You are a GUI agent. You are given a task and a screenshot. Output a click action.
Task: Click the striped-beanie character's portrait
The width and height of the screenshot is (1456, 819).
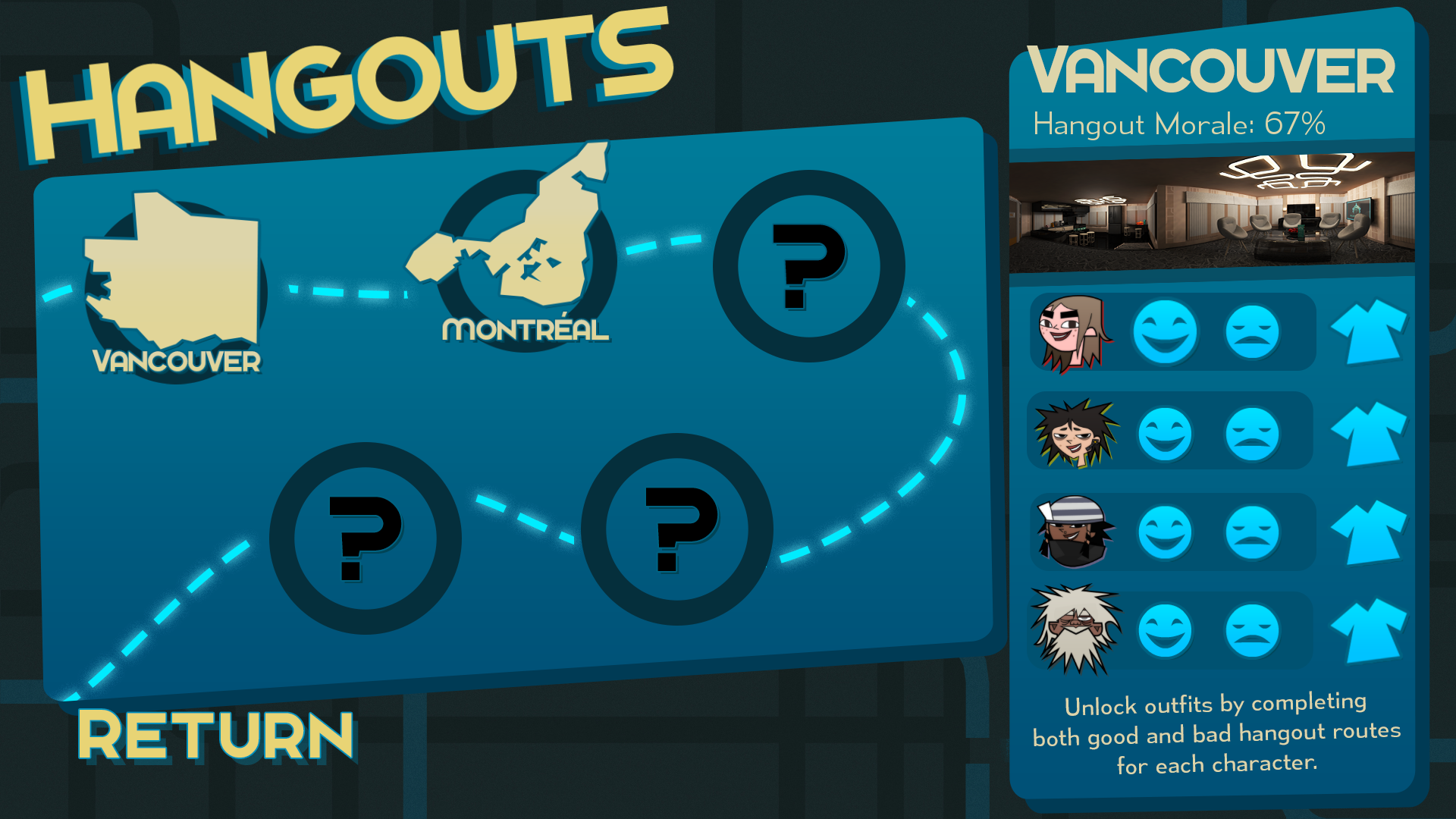coord(1072,531)
